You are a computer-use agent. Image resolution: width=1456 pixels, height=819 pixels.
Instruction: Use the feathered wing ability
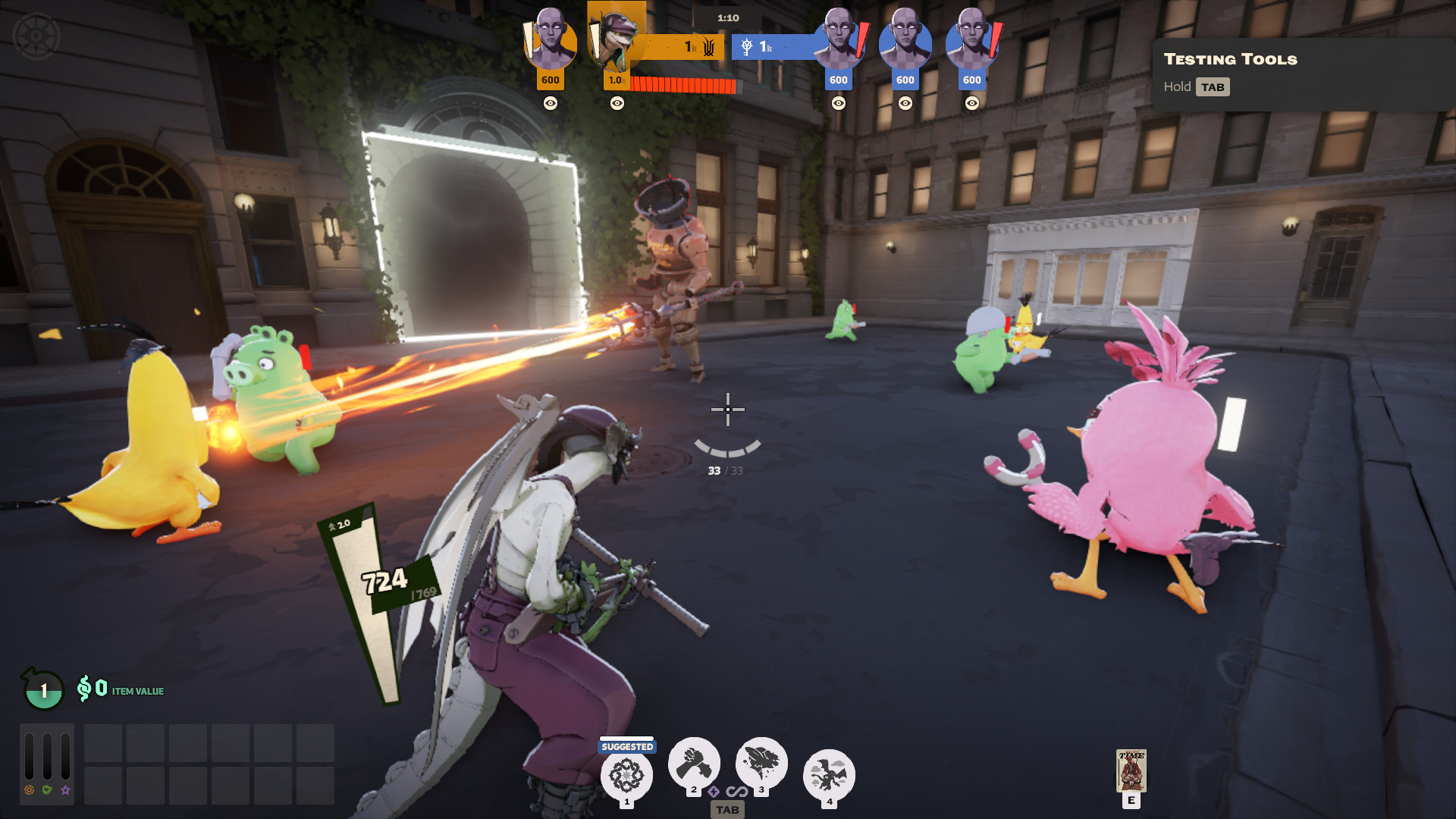tap(761, 763)
